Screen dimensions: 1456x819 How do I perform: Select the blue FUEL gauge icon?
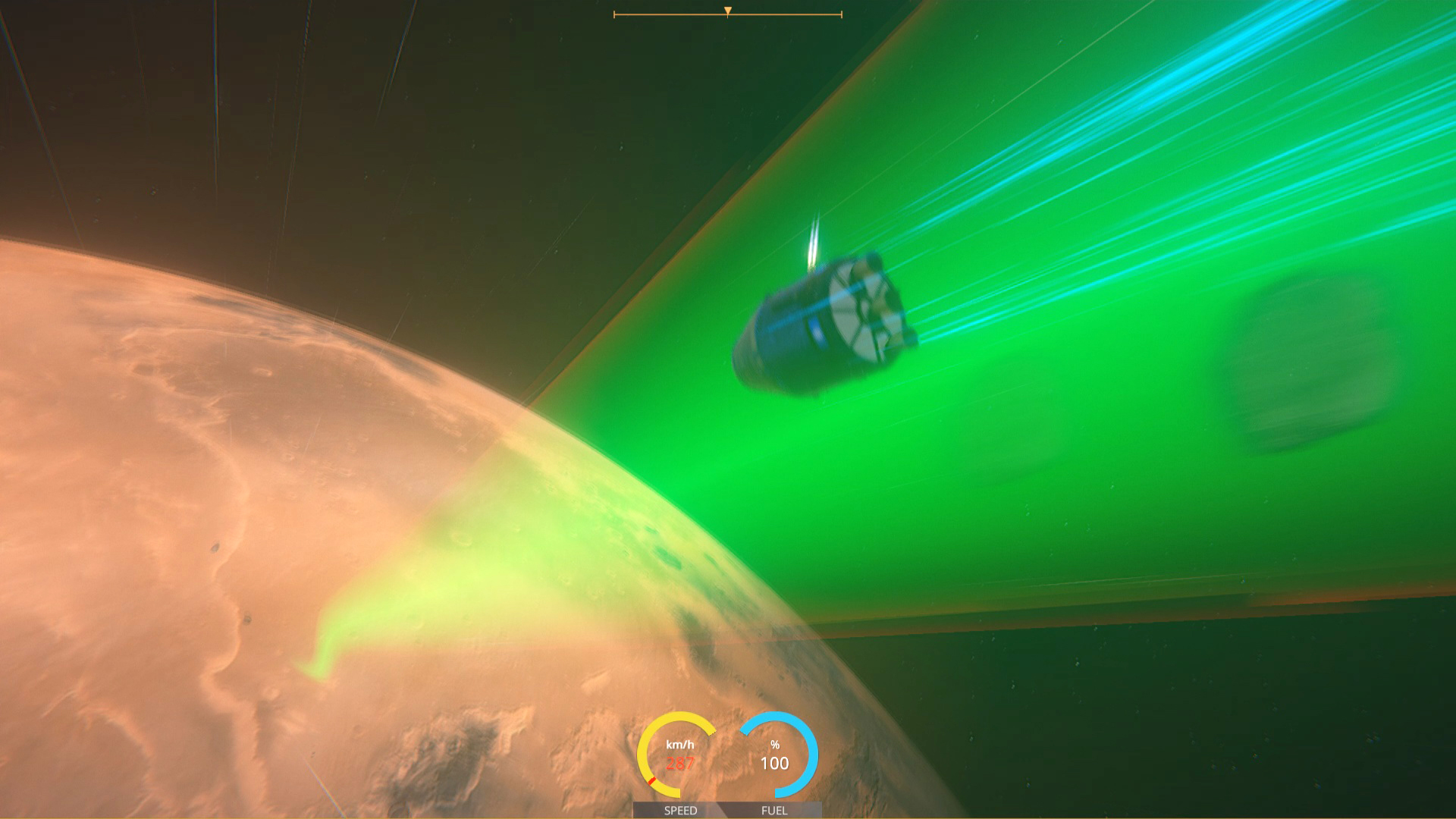coord(775,753)
